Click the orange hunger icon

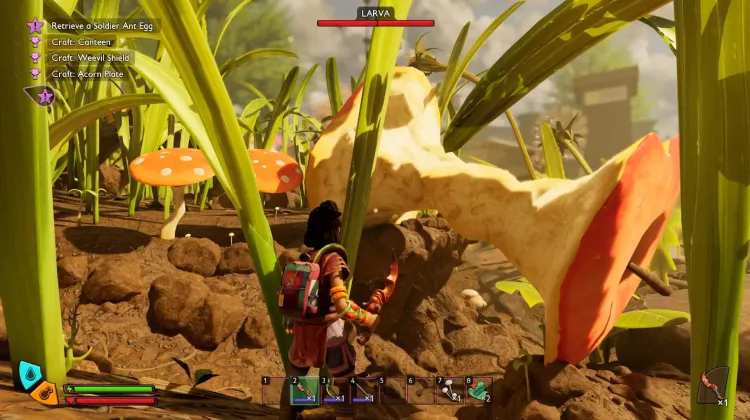(x=44, y=391)
